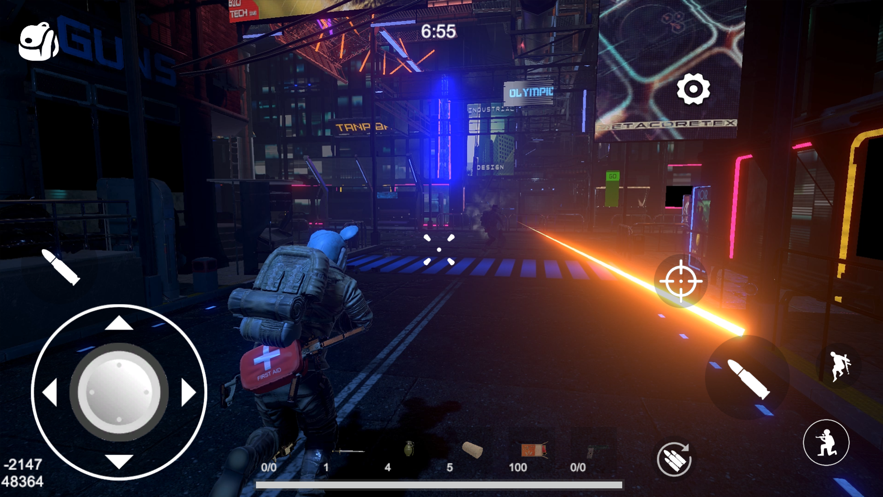
Task: Fire using the right bullet button
Action: coord(747,377)
